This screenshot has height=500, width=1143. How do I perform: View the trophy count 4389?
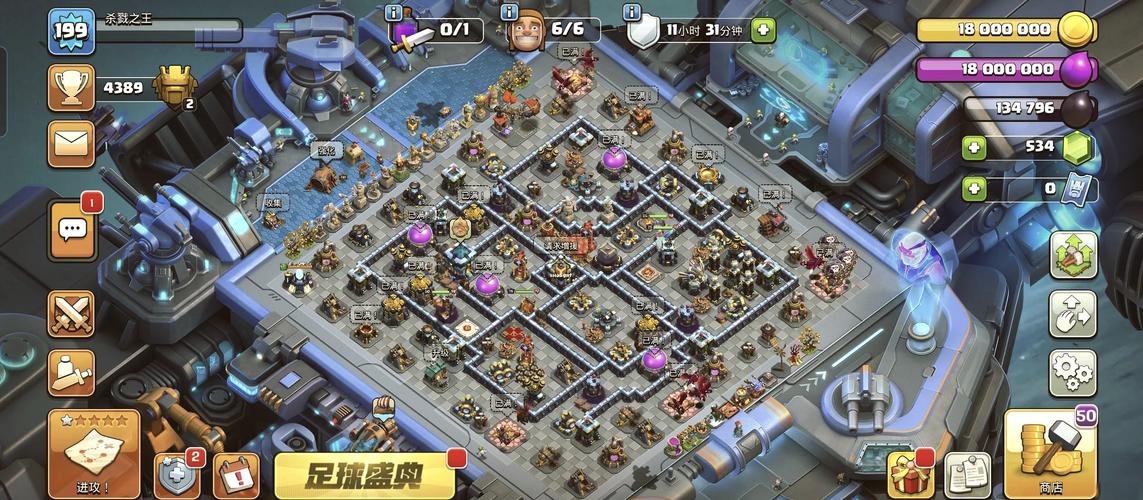pyautogui.click(x=122, y=88)
